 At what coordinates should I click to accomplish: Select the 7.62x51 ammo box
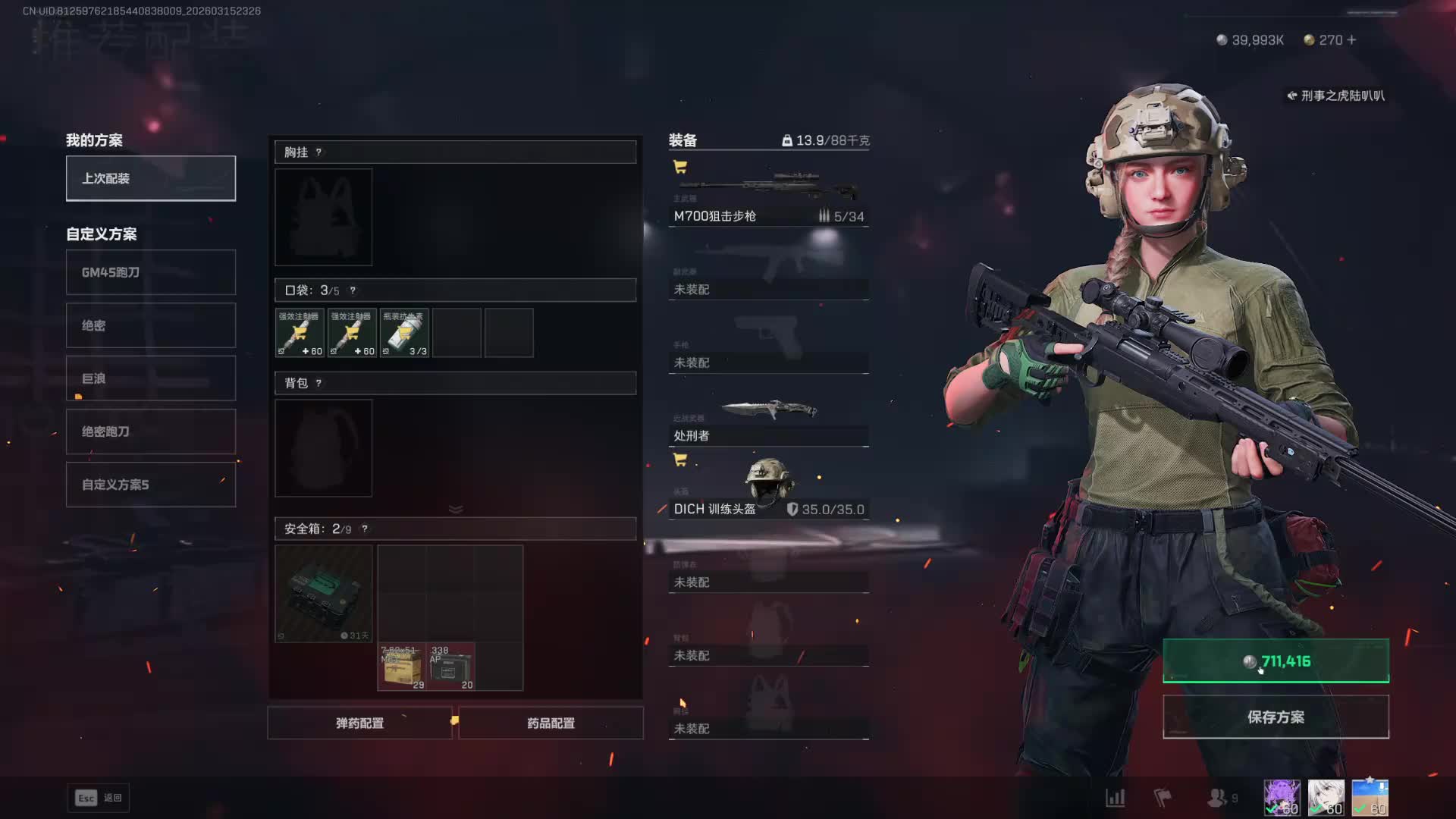pyautogui.click(x=402, y=667)
